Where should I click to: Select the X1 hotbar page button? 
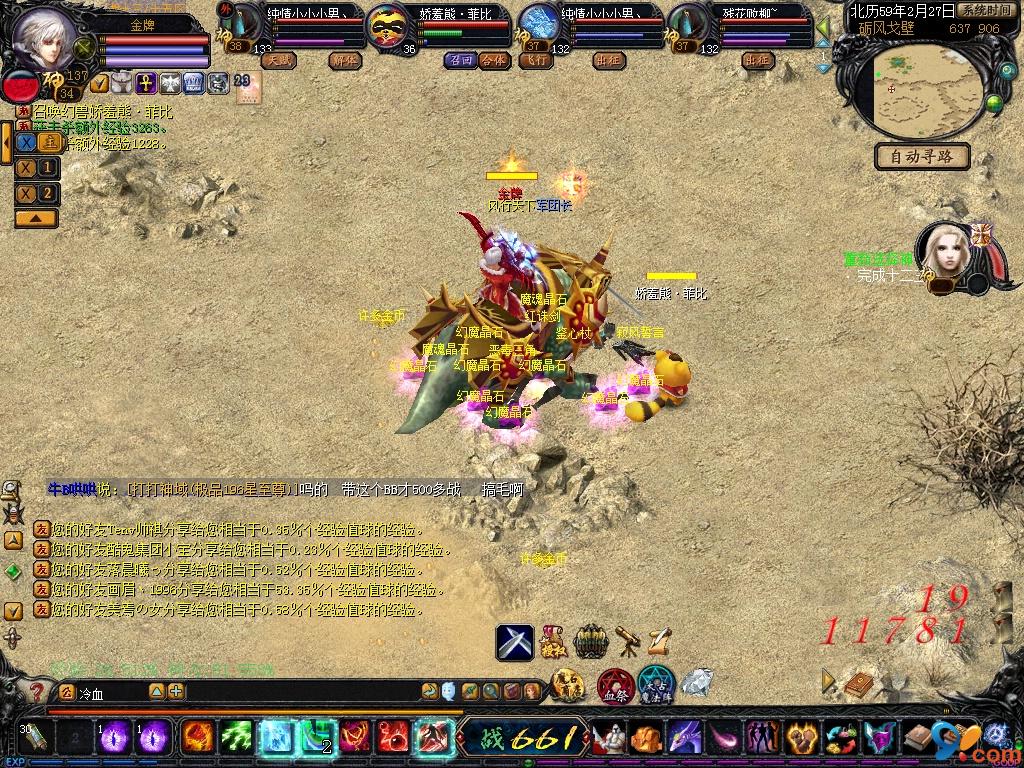[36, 168]
